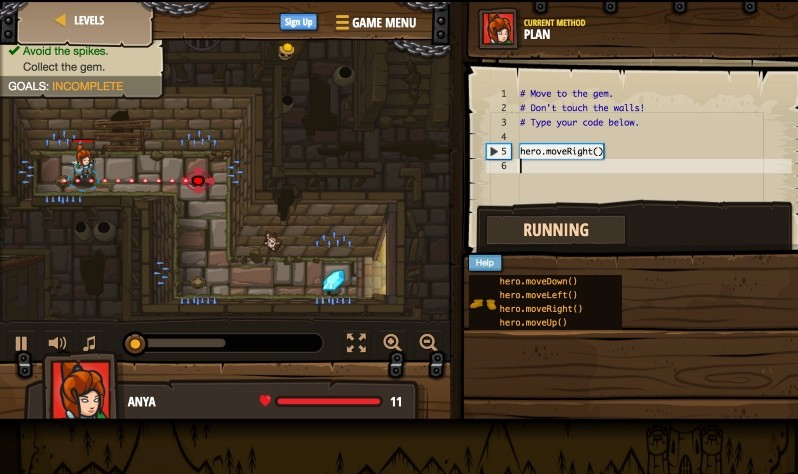Go back to the Levels screen

80,20
